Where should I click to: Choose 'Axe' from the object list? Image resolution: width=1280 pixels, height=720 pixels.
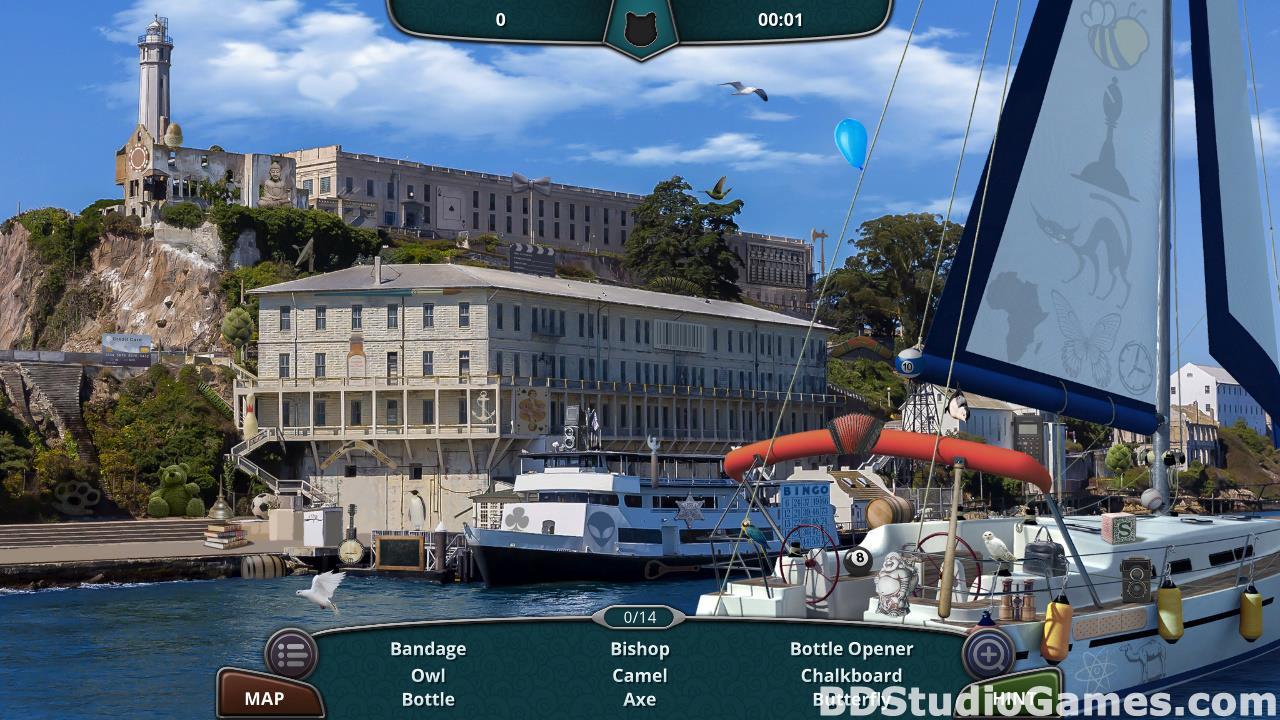point(640,699)
